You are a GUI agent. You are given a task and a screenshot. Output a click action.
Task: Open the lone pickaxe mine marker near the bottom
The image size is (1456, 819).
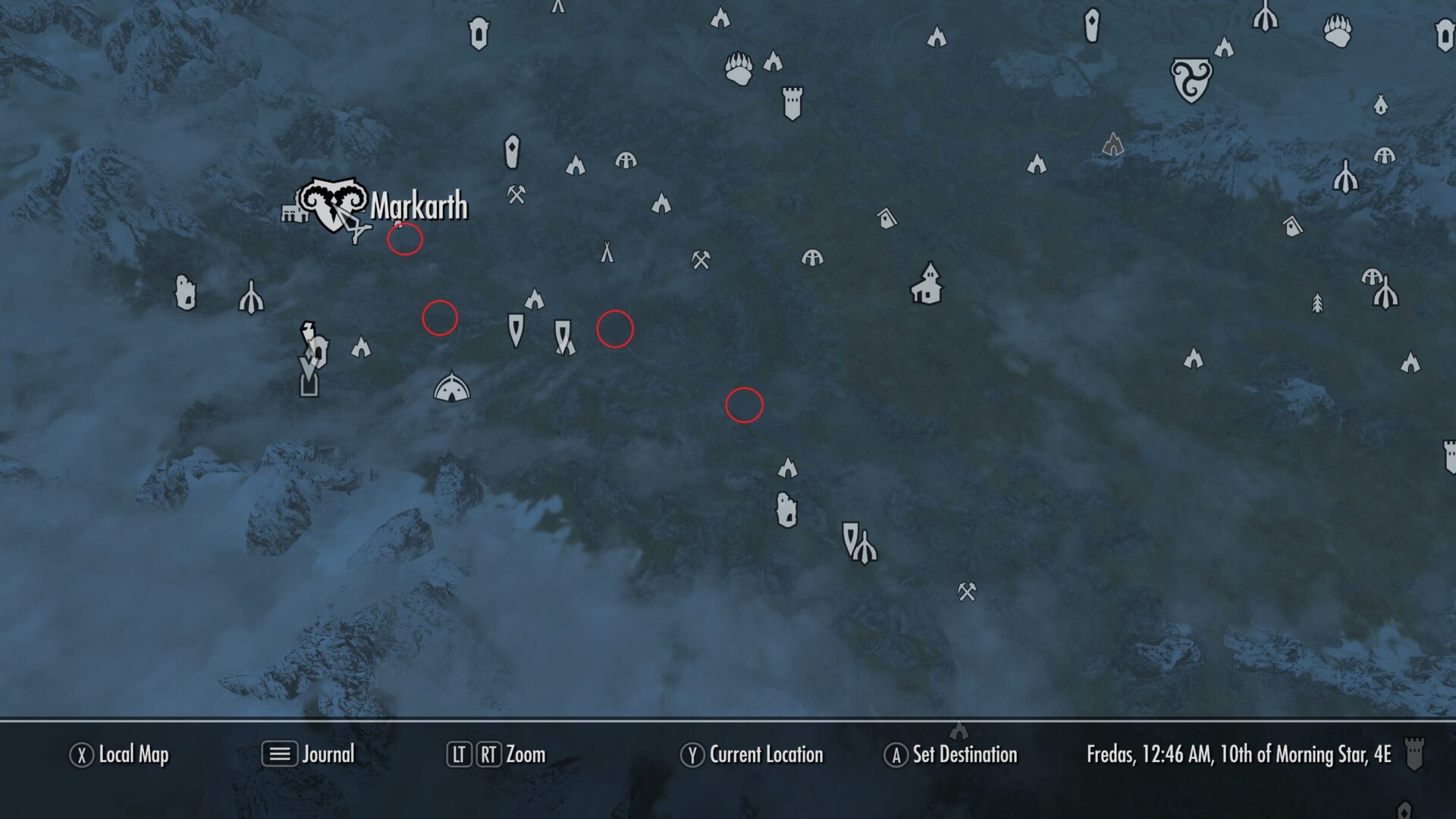965,591
